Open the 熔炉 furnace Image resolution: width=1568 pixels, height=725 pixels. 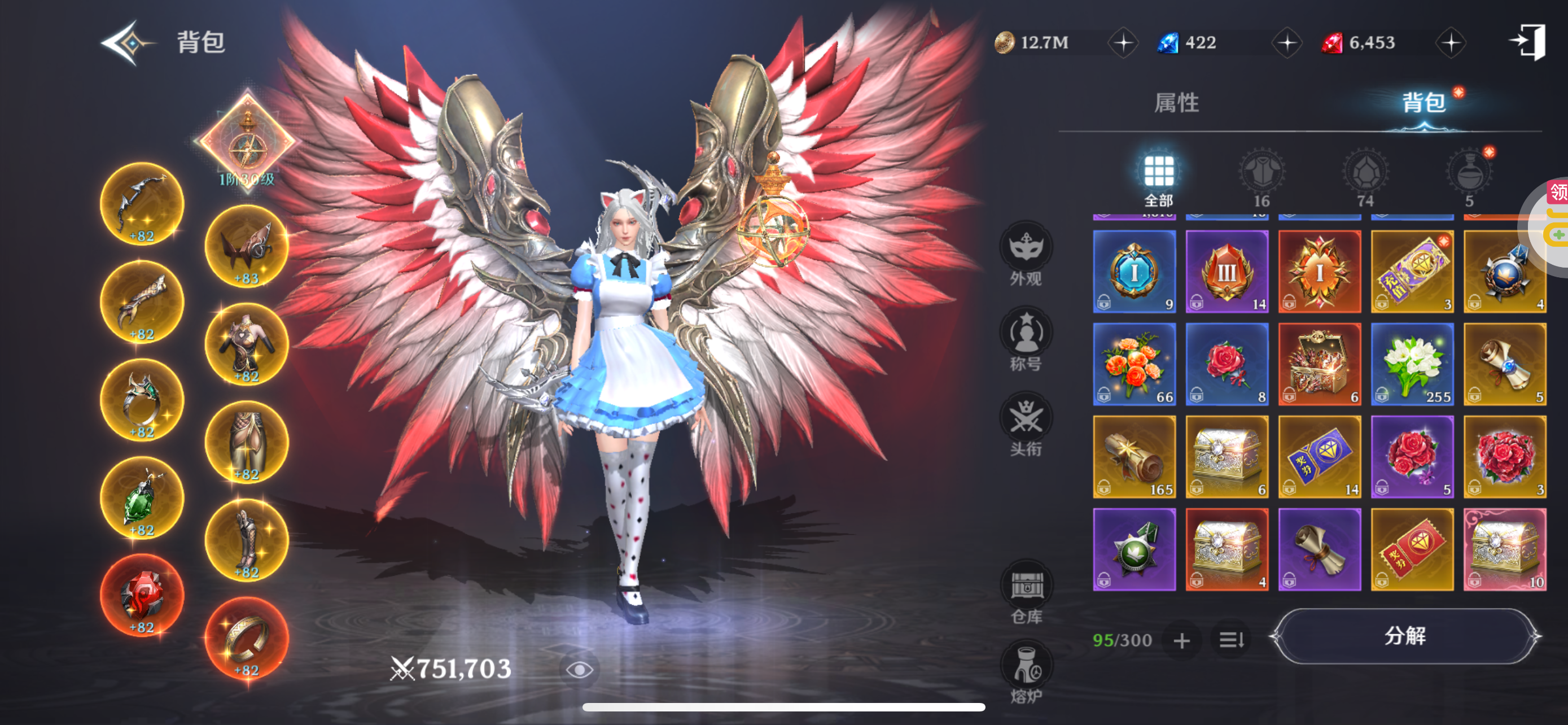(1027, 672)
